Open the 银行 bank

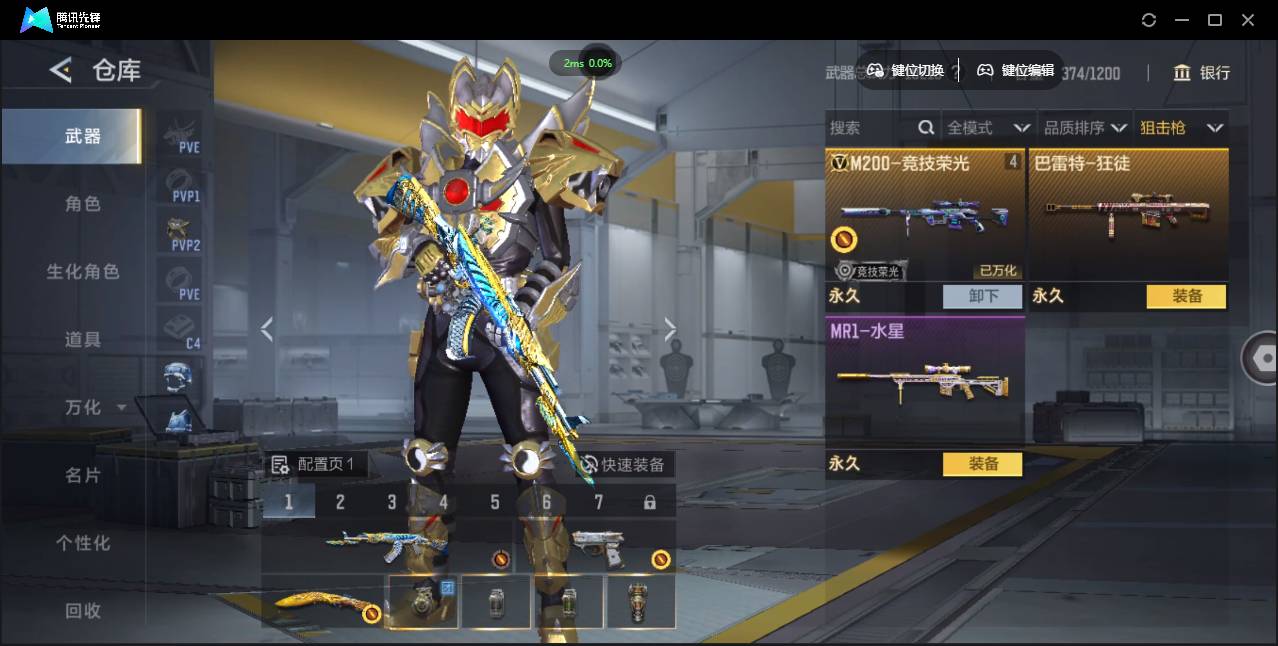coord(1202,73)
